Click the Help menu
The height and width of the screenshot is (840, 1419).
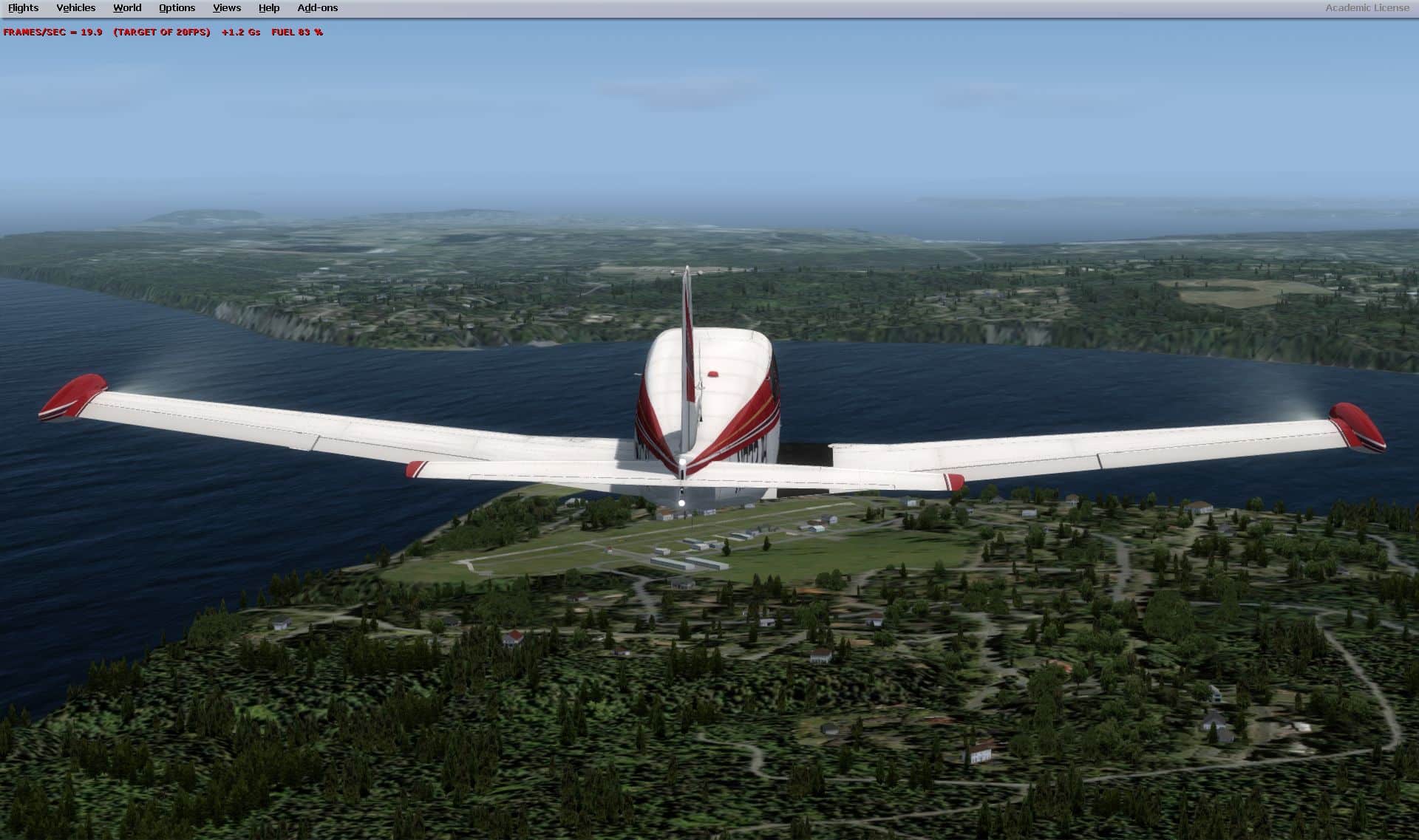pos(269,8)
